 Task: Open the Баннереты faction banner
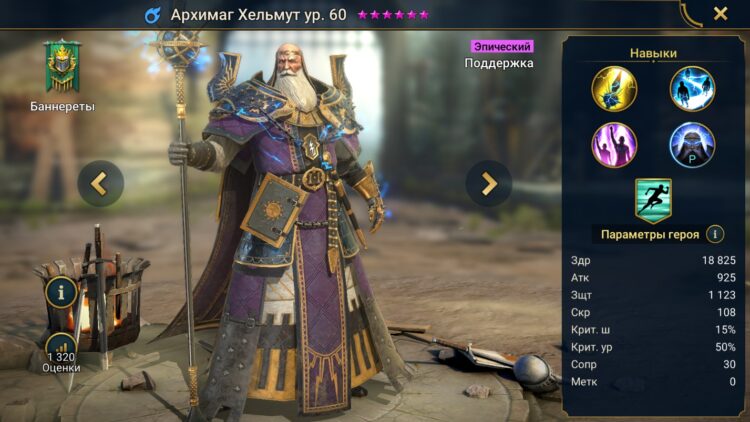coord(62,68)
